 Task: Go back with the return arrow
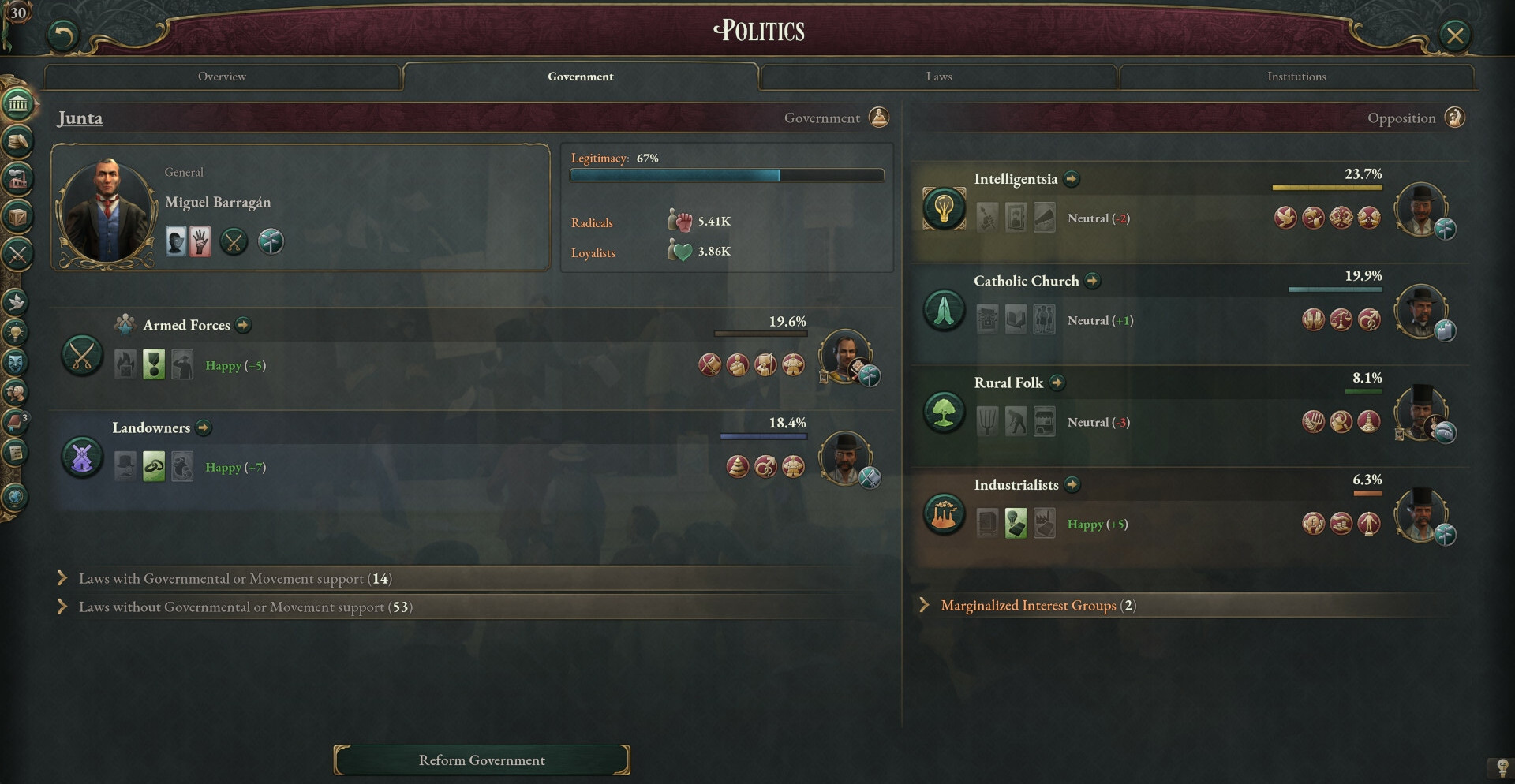point(63,35)
